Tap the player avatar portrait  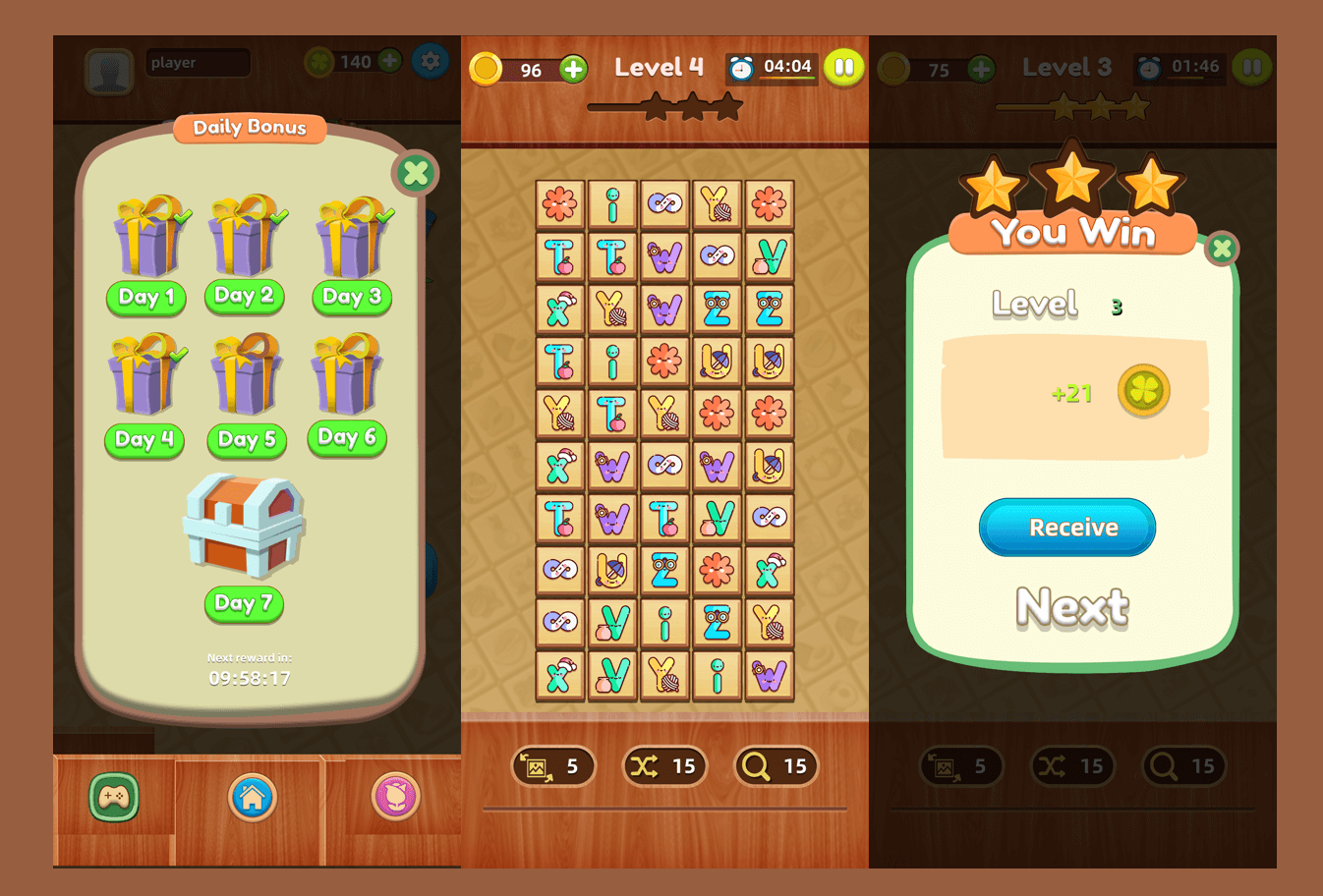coord(109,71)
